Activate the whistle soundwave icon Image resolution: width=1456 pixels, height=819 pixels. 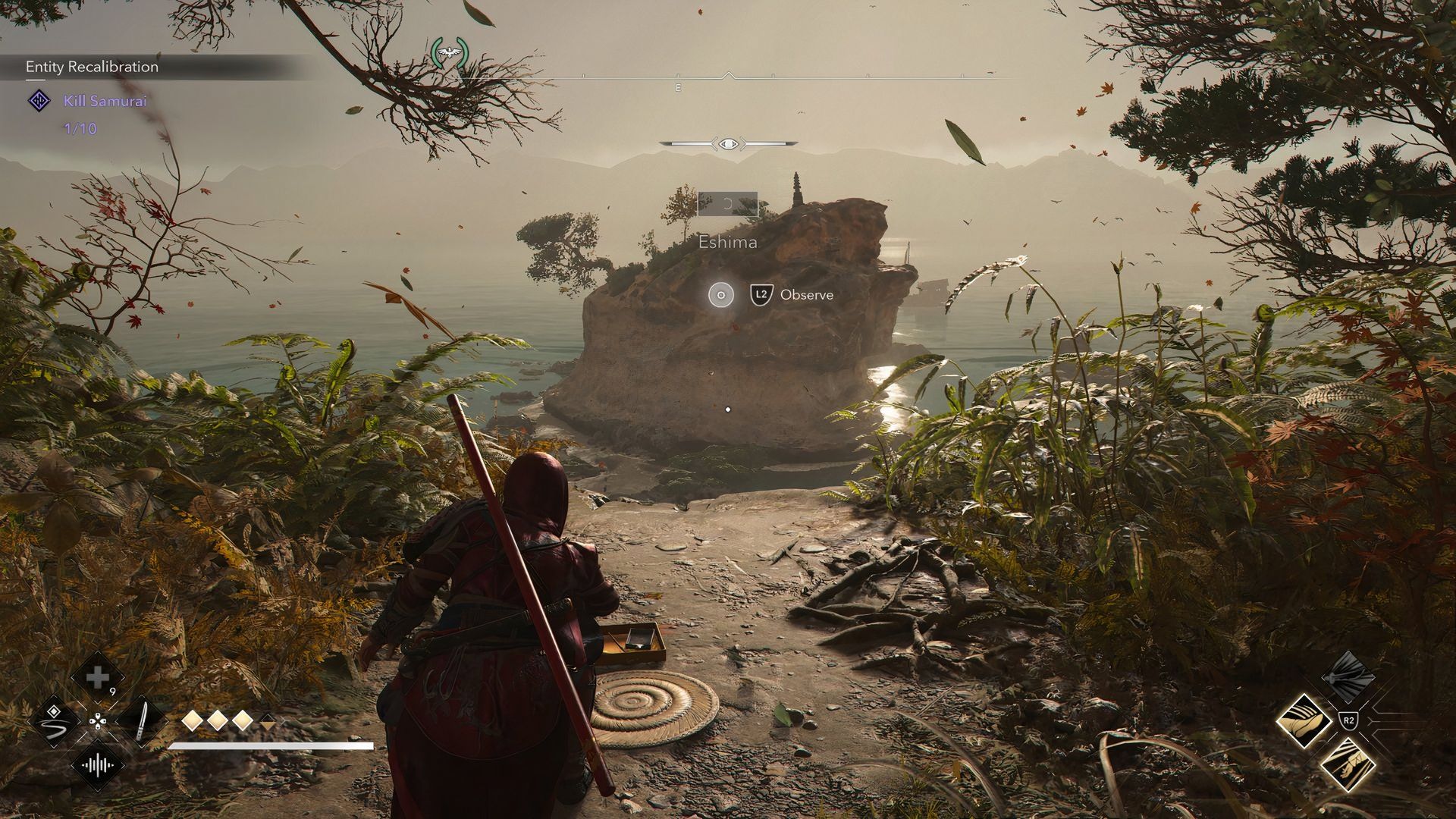[x=97, y=764]
